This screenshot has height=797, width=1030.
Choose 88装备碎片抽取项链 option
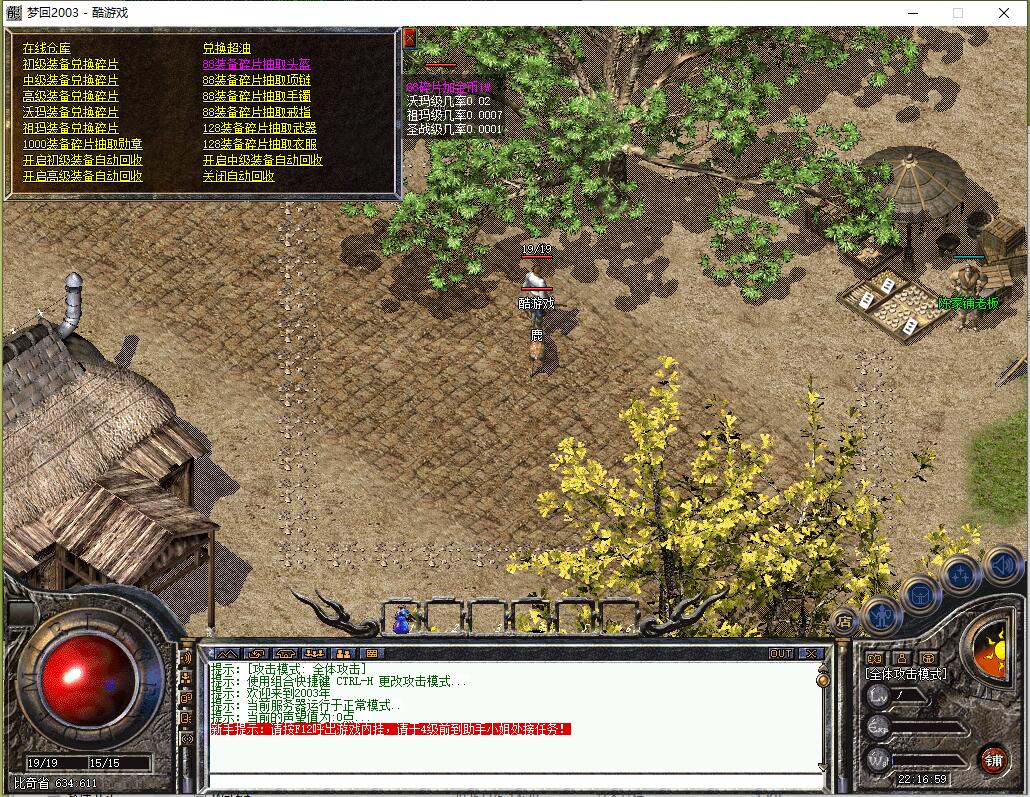click(256, 80)
